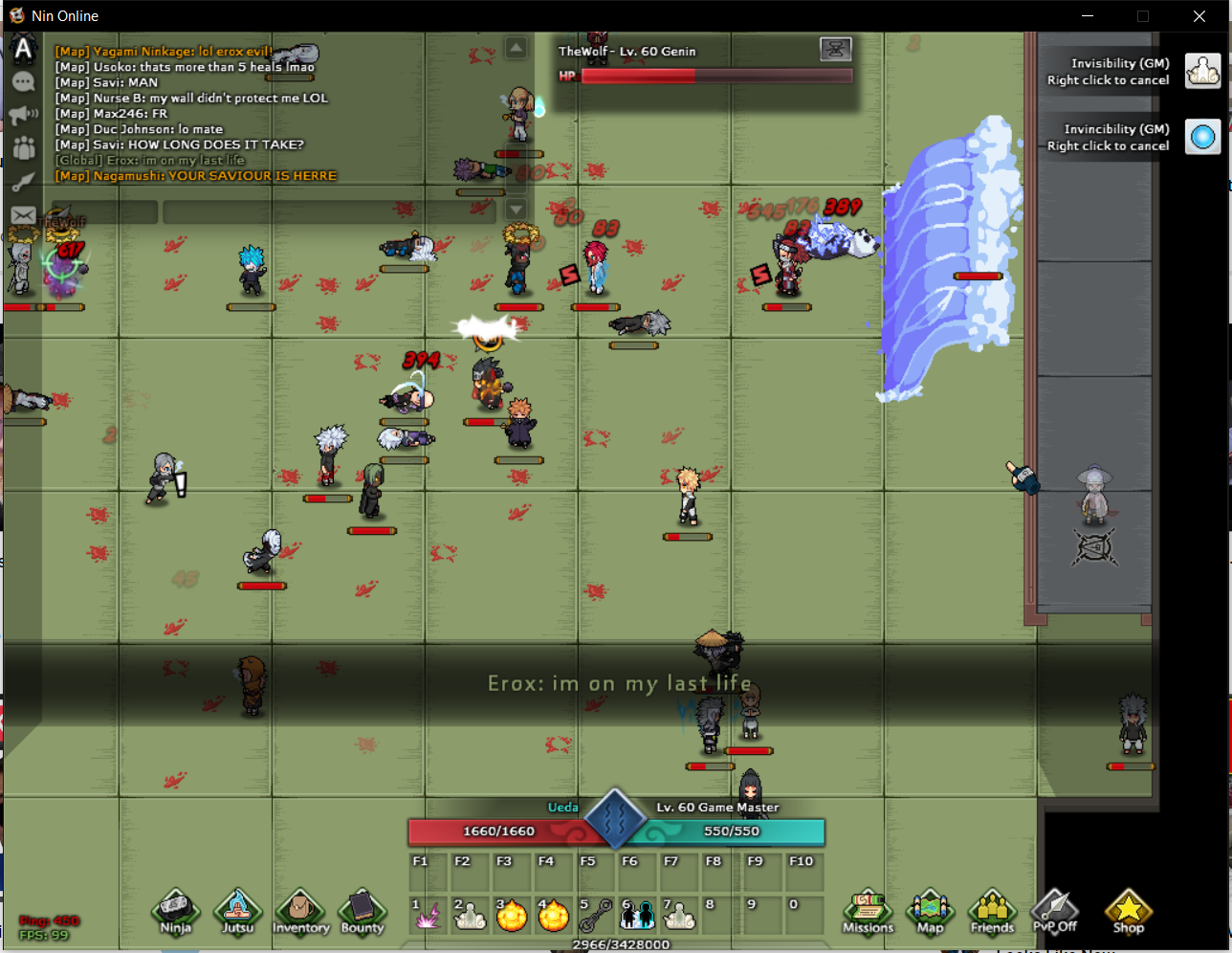Click the chat message input field

329,211
